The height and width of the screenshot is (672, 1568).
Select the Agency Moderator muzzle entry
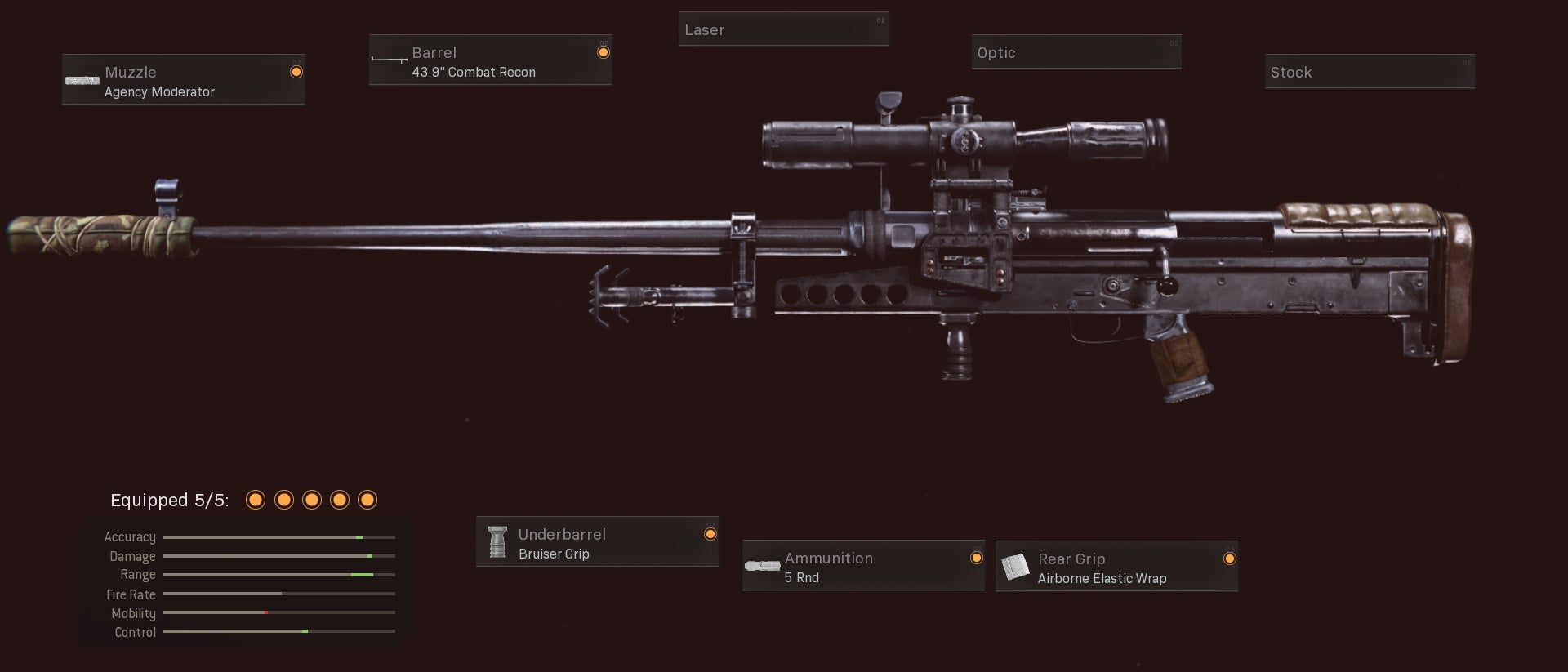click(159, 92)
